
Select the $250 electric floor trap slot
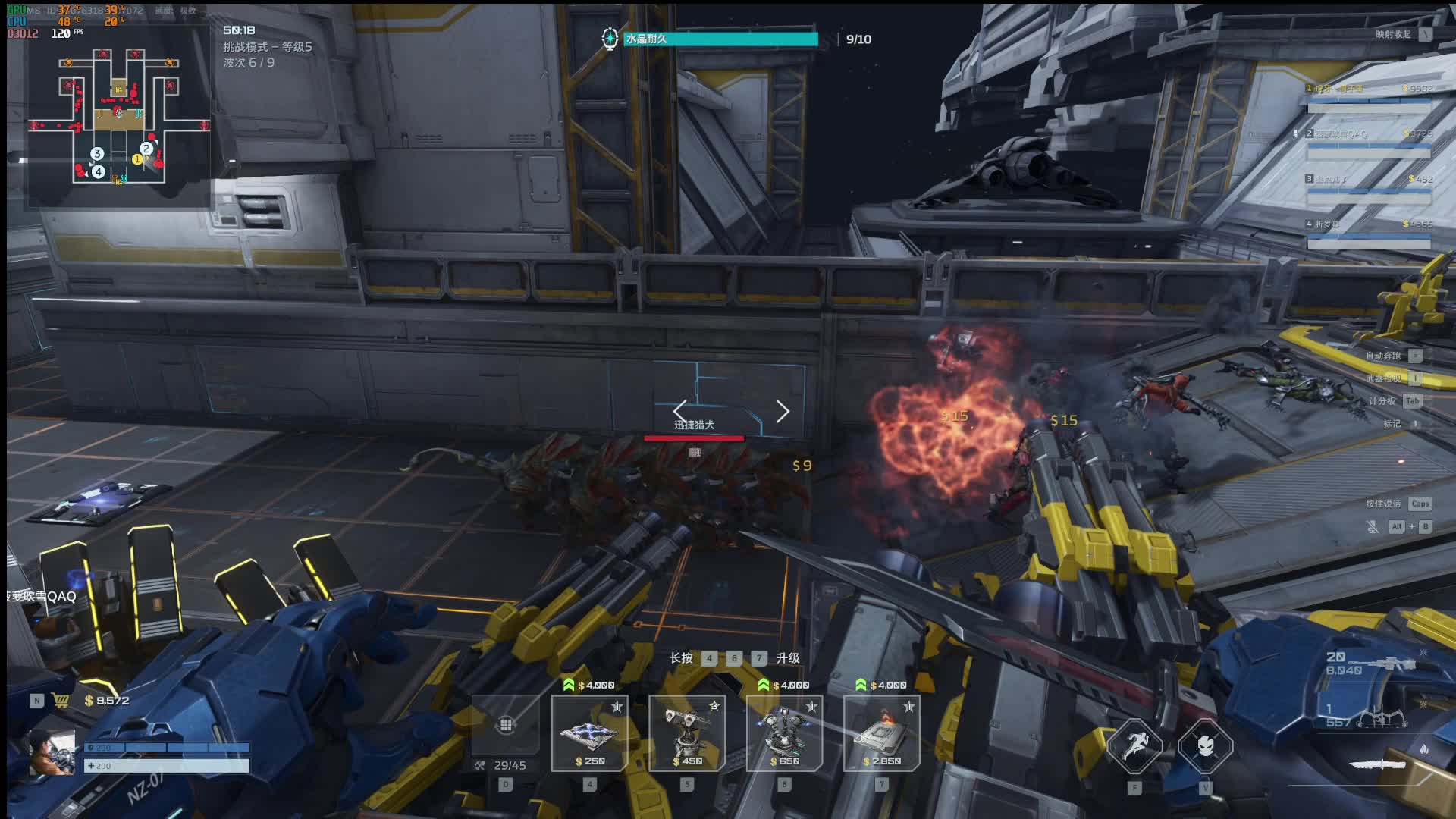click(589, 733)
